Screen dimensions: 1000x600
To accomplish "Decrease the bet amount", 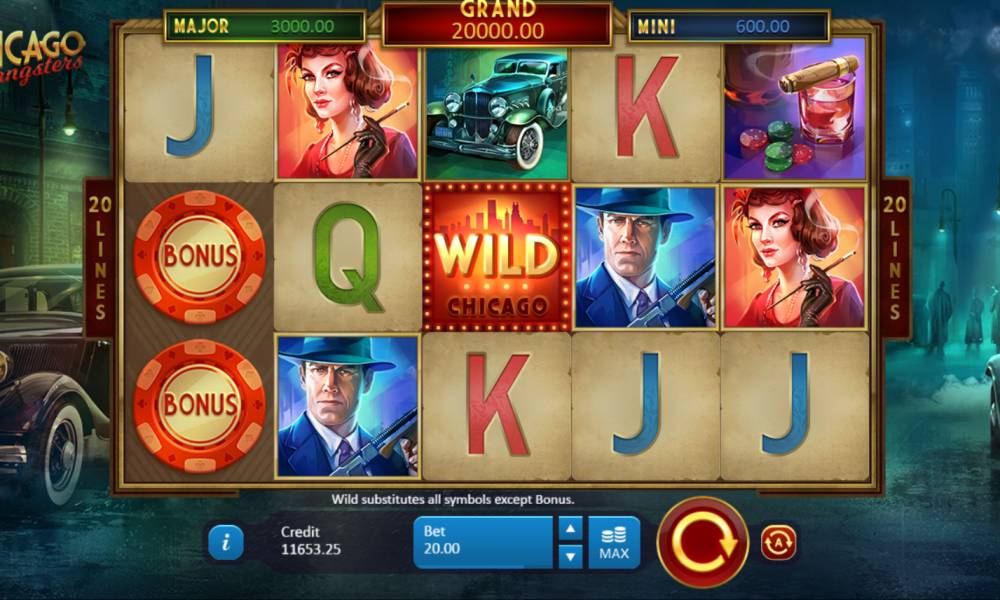I will click(570, 555).
